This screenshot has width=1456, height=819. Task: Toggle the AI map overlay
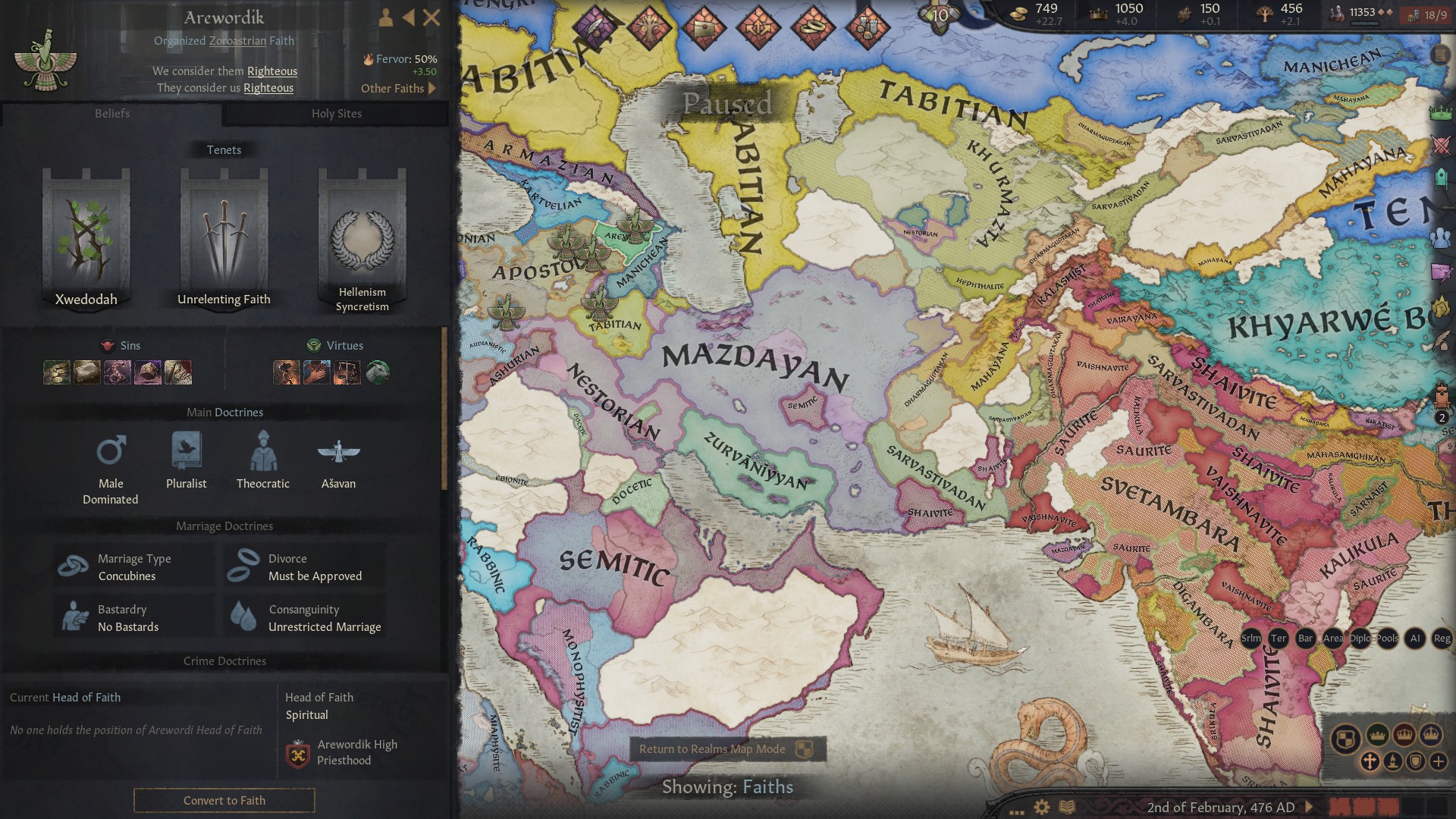click(x=1415, y=639)
